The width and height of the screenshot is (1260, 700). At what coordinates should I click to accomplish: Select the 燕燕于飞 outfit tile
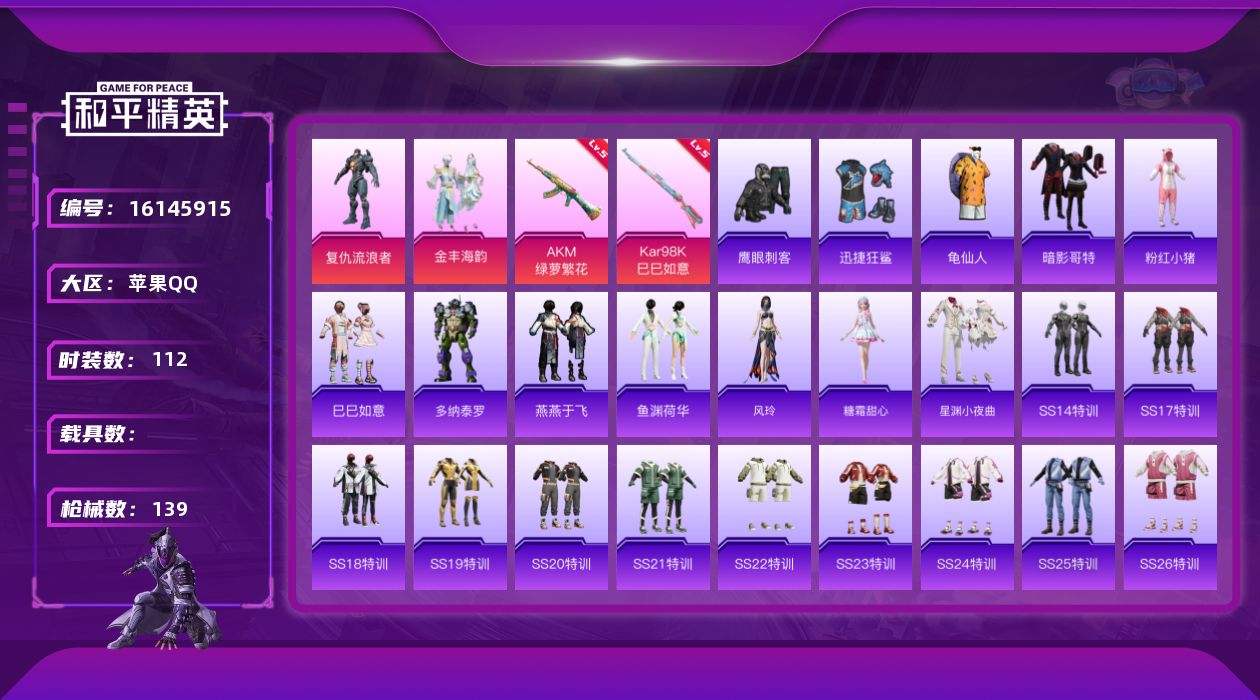(561, 364)
